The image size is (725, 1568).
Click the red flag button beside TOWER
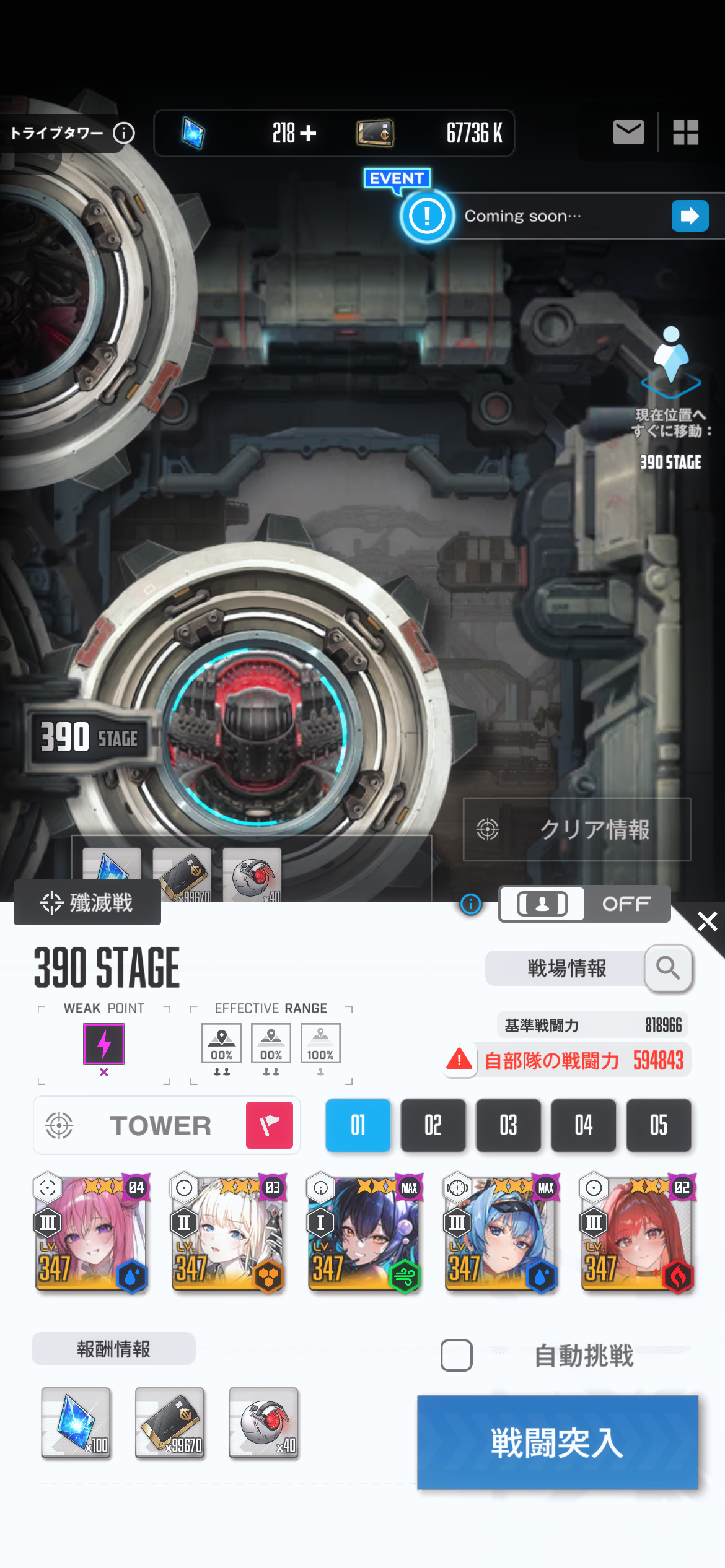[x=270, y=1125]
